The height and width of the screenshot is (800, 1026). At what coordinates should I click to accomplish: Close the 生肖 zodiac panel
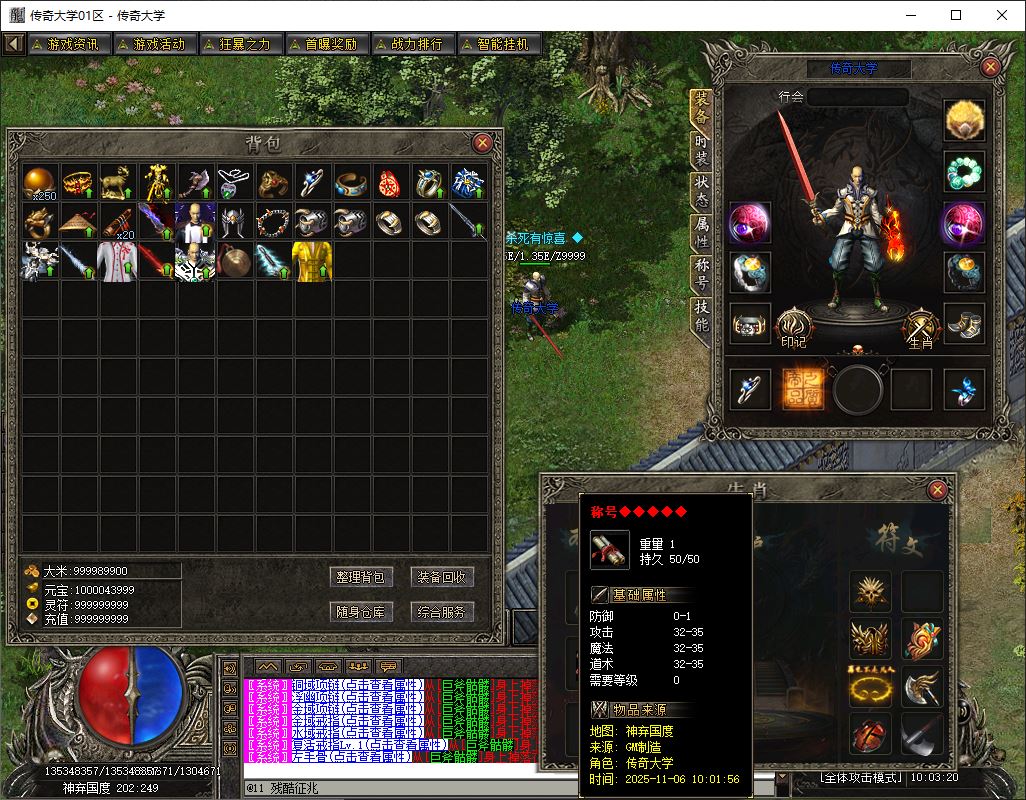coord(937,490)
